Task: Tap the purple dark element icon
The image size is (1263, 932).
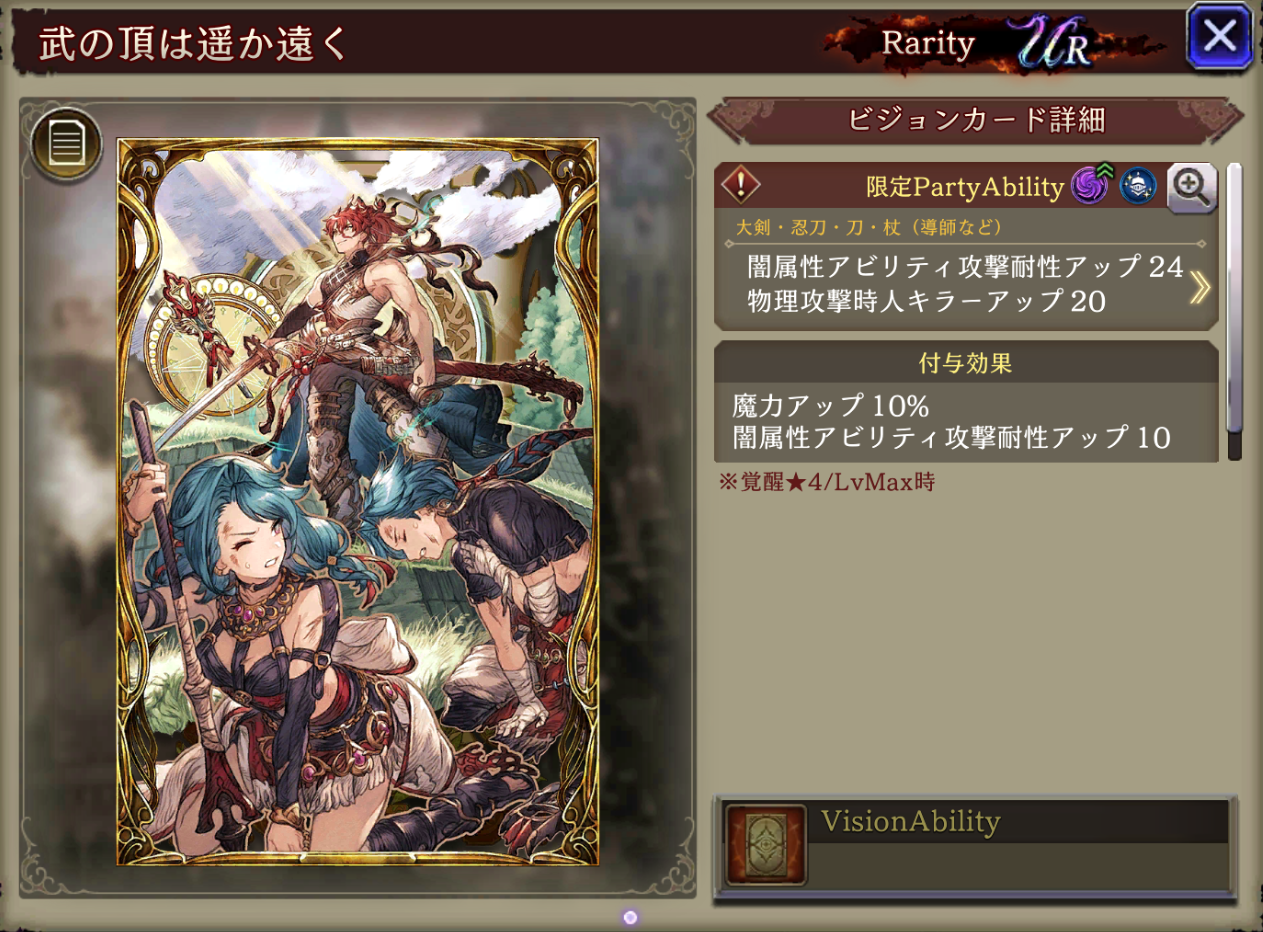Action: tap(1087, 186)
